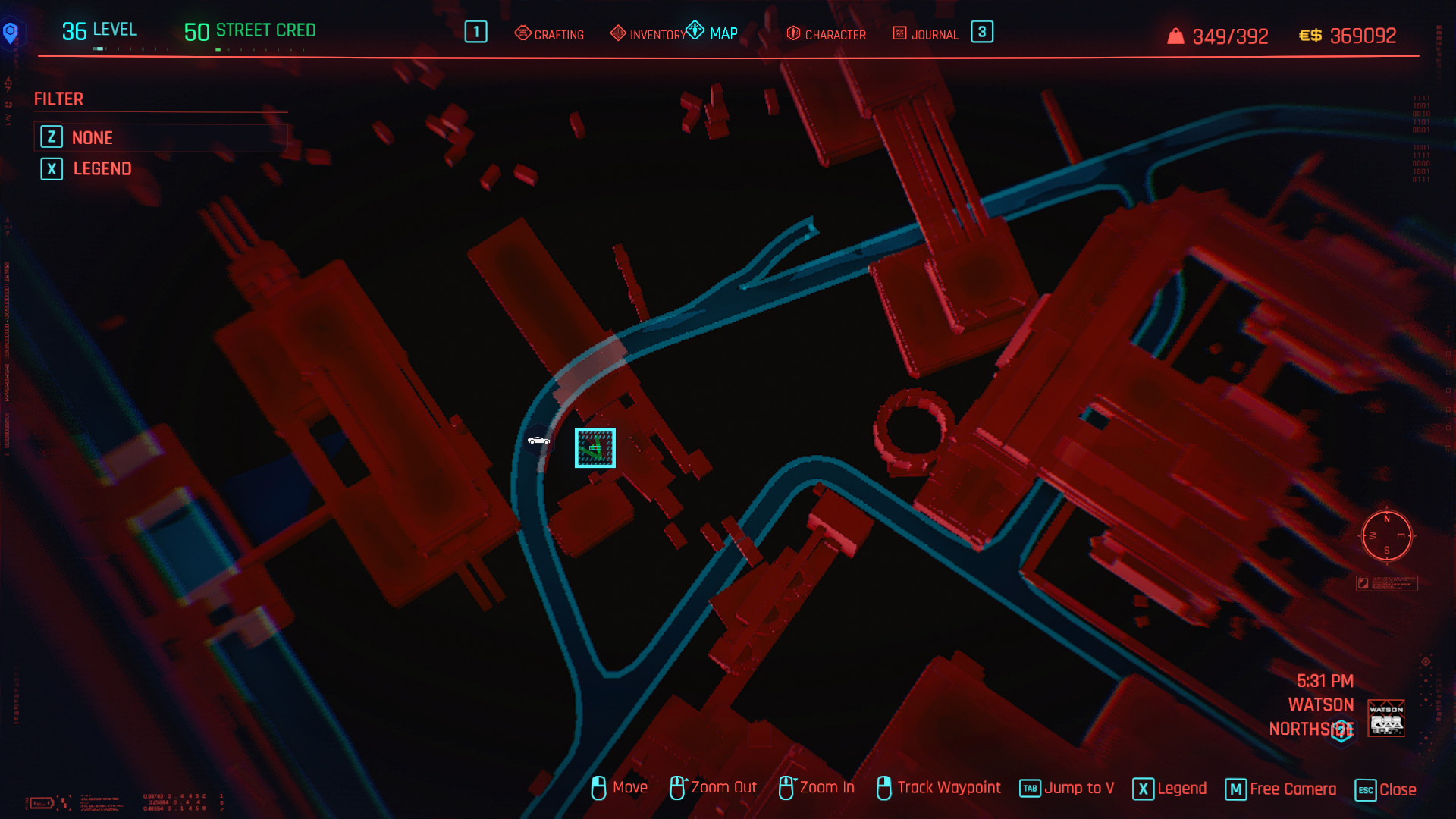Close the map screen
Viewport: 1456px width, 819px height.
pyautogui.click(x=1386, y=789)
